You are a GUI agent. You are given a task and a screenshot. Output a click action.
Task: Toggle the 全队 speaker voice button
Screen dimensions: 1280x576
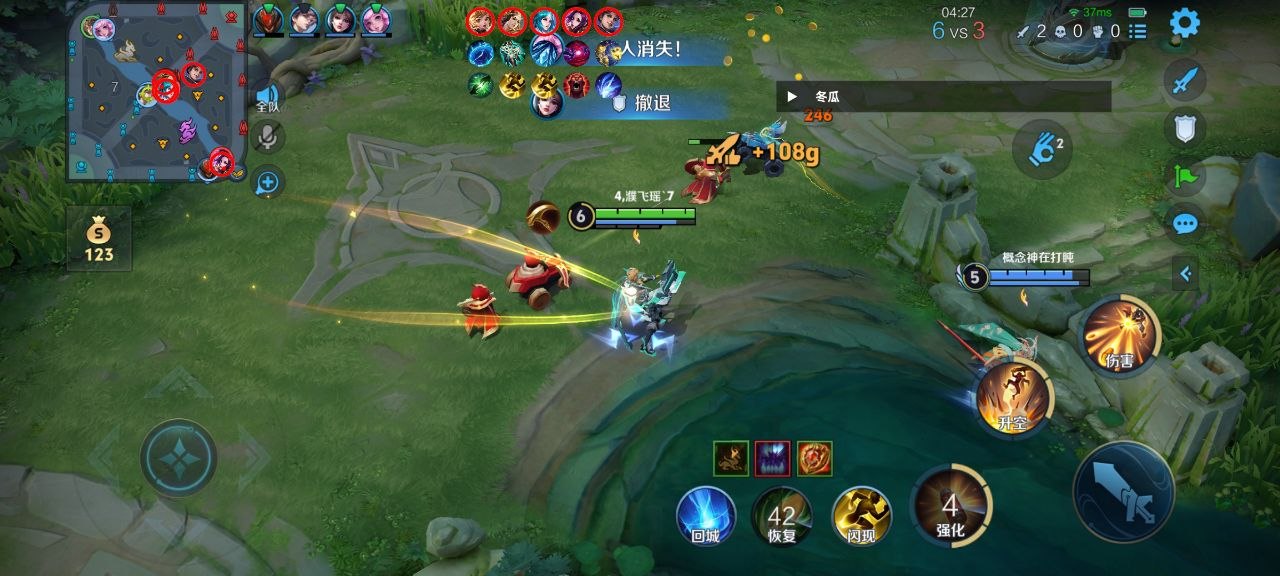tap(267, 96)
